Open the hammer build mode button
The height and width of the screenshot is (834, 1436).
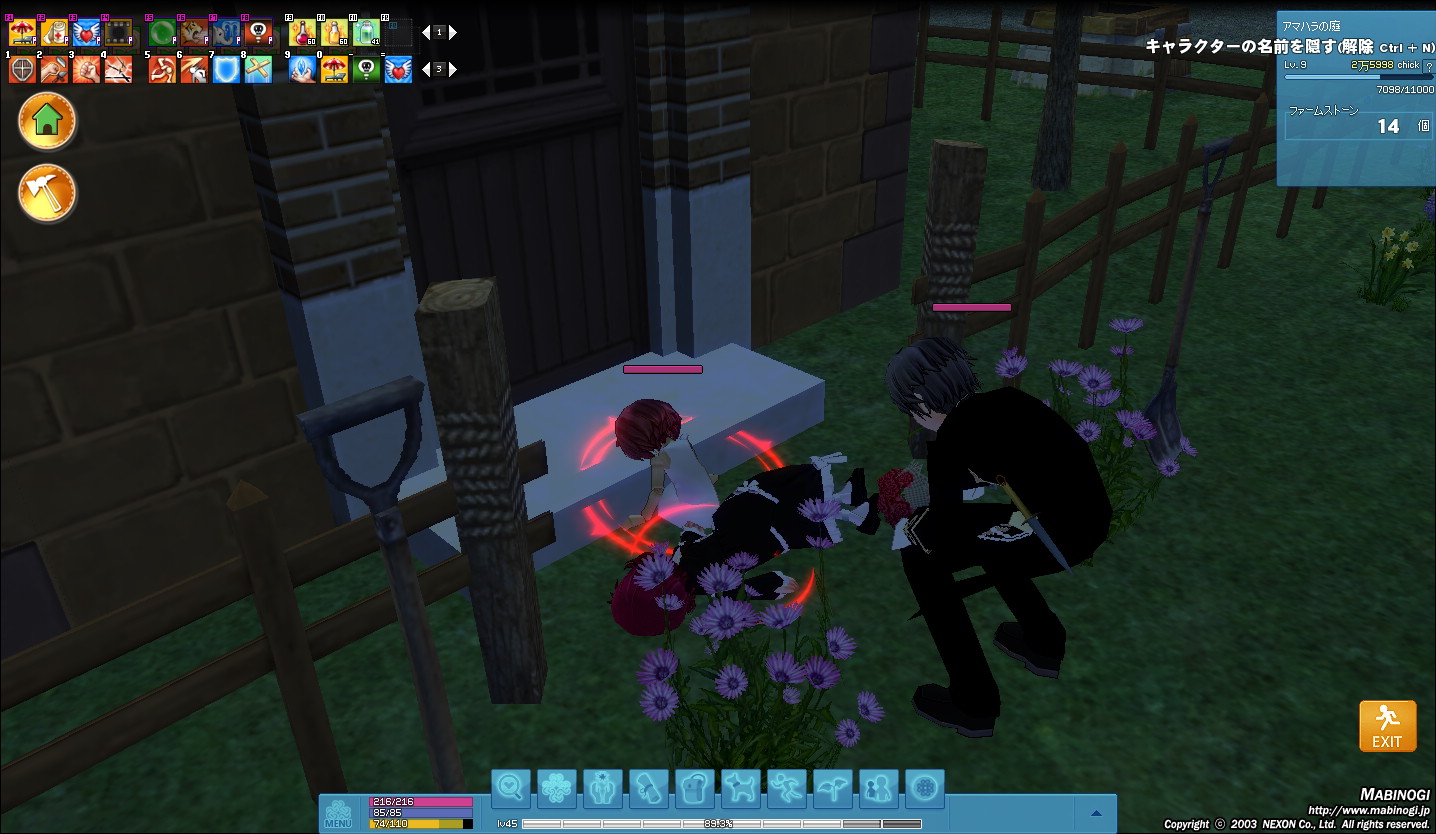pos(46,193)
